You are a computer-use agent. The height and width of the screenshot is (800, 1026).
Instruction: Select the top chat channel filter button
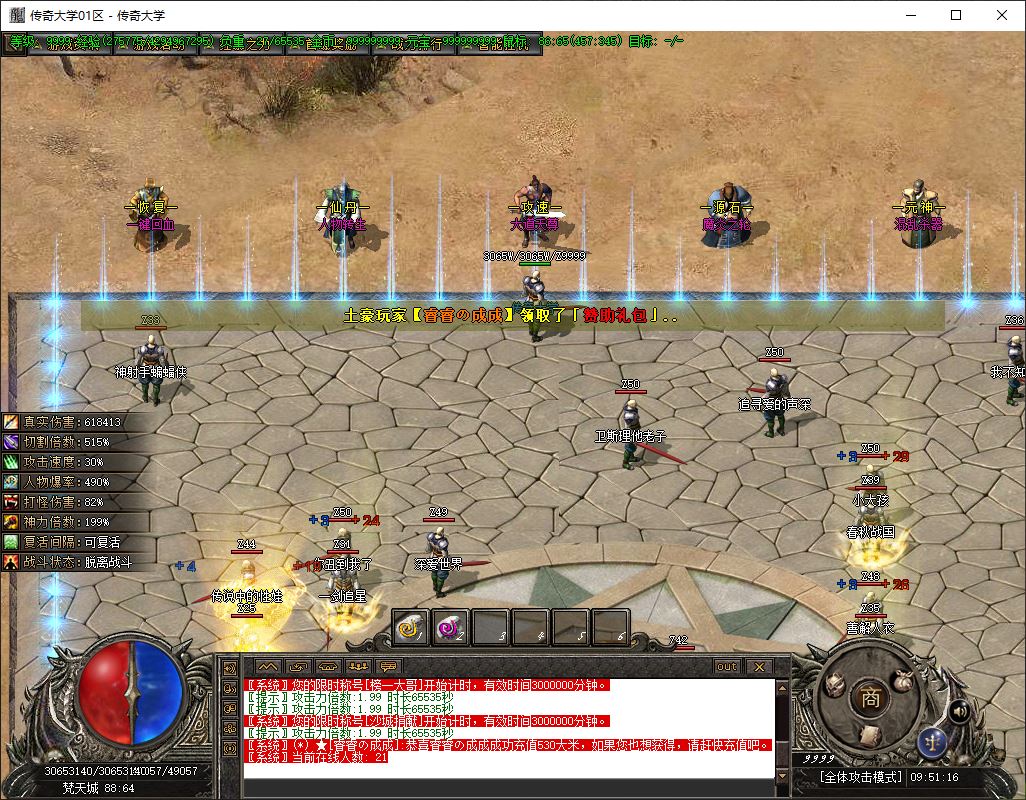point(229,668)
